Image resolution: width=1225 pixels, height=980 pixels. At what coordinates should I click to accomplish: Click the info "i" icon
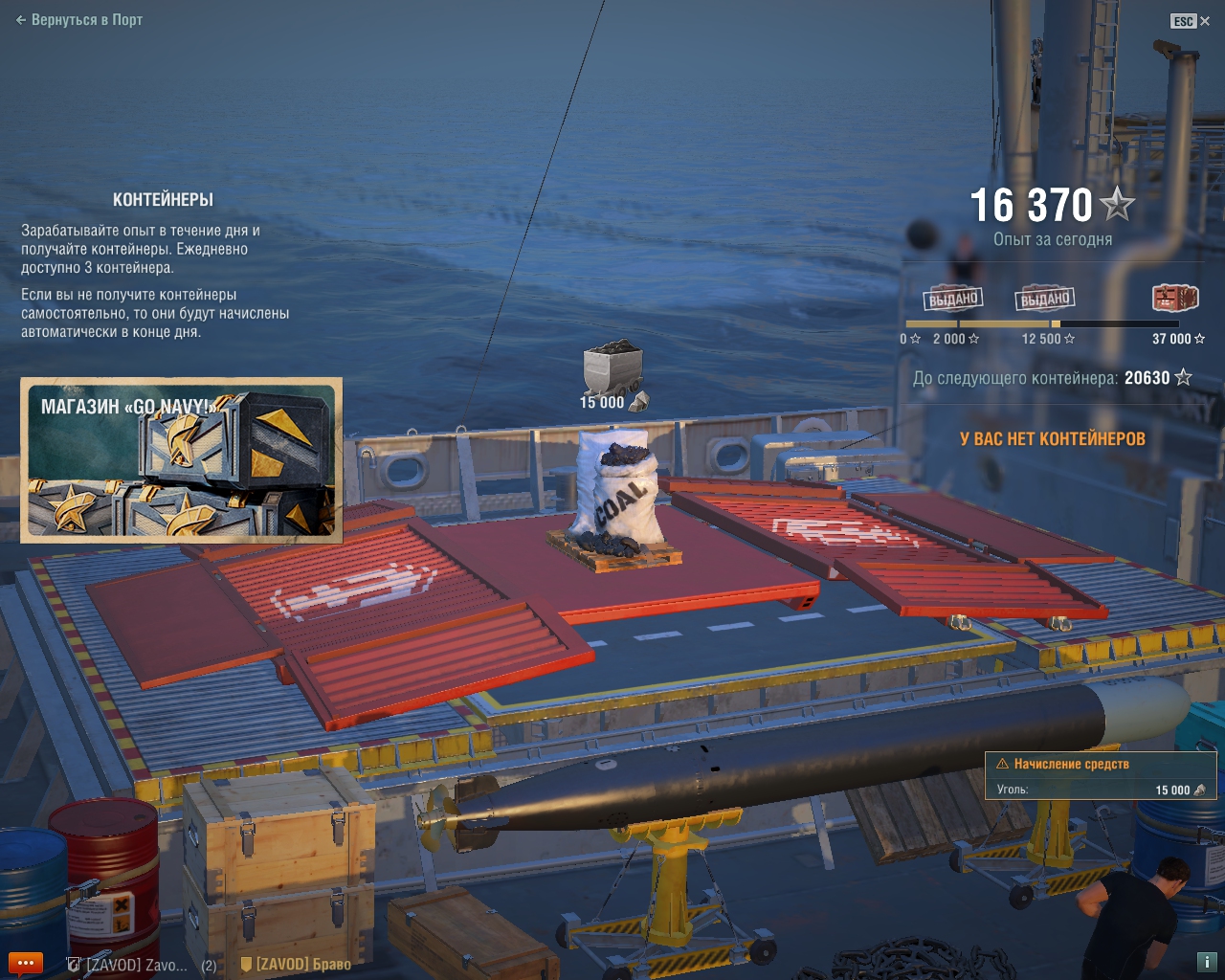coord(1206,962)
